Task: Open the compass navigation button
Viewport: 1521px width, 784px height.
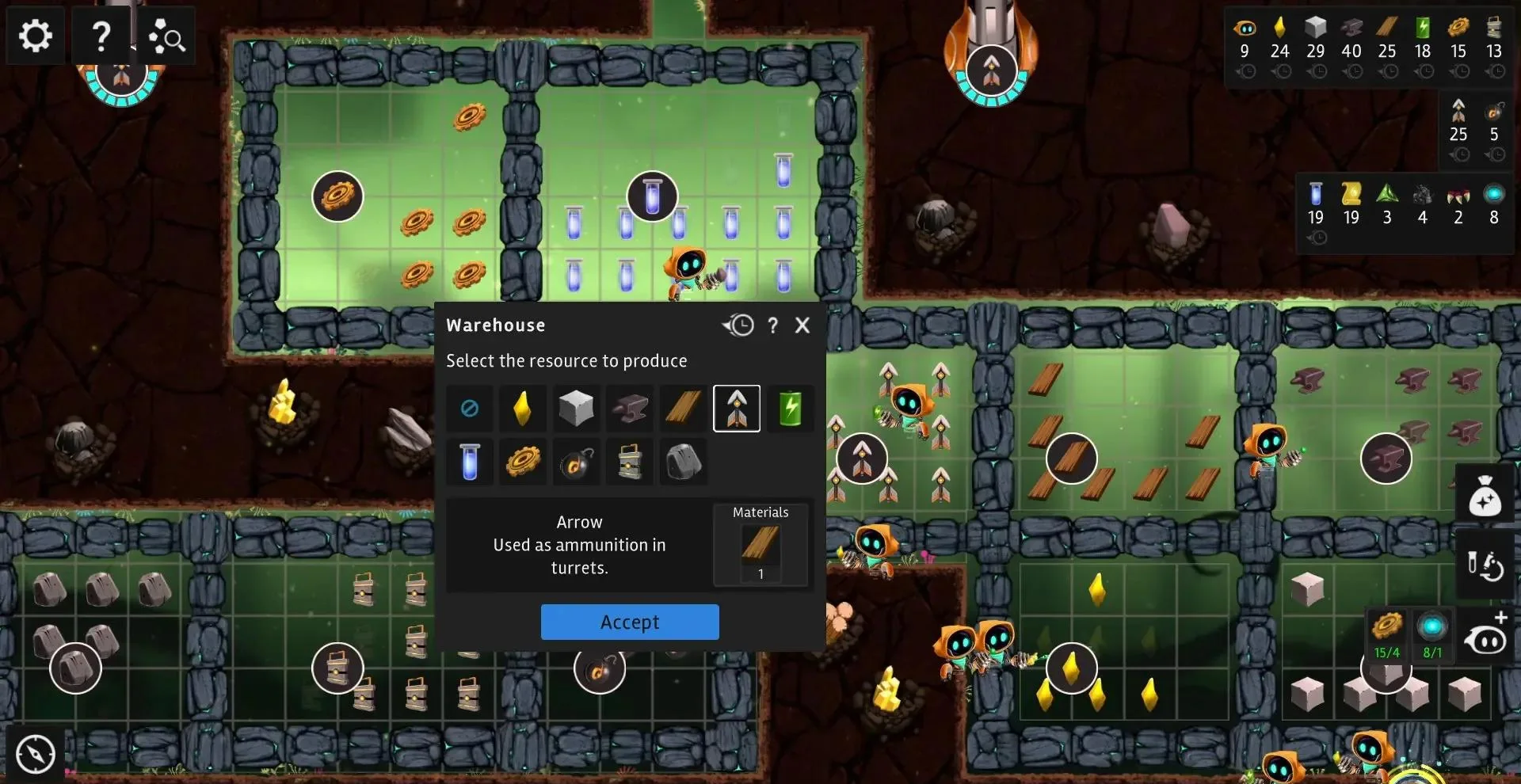Action: click(x=36, y=753)
